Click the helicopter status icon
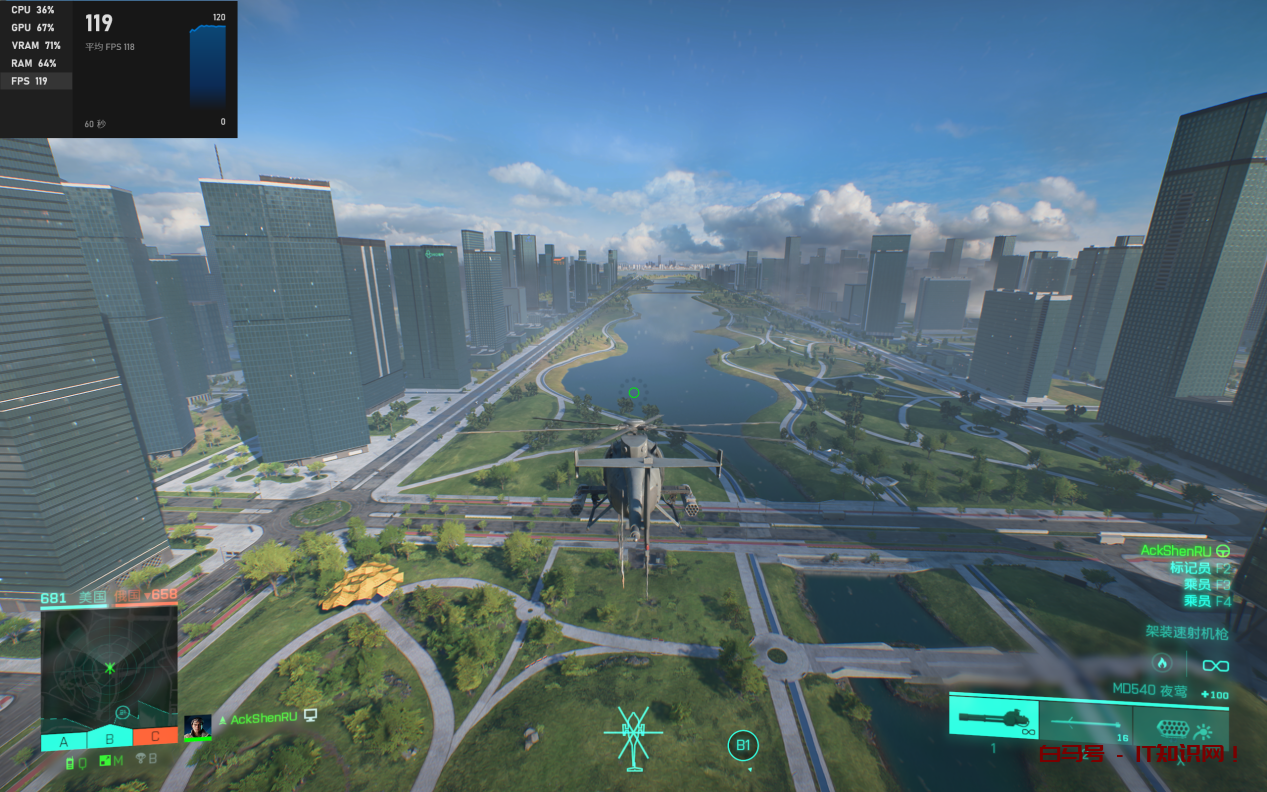Screen dimensions: 1267x792 [x=633, y=739]
